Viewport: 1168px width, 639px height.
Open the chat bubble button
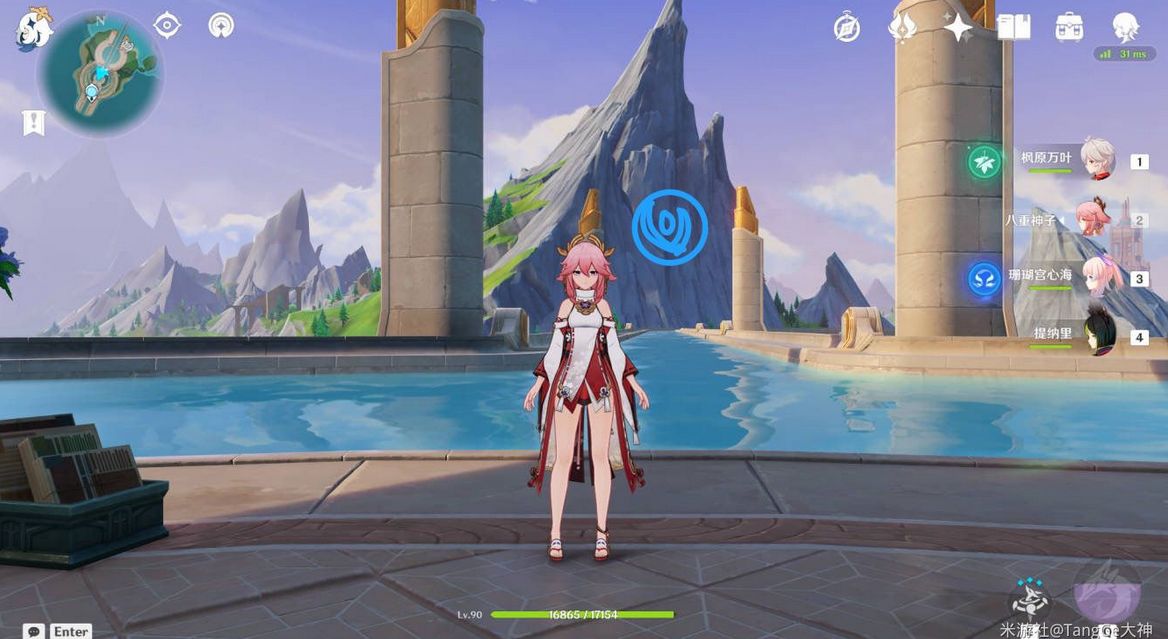[x=35, y=631]
